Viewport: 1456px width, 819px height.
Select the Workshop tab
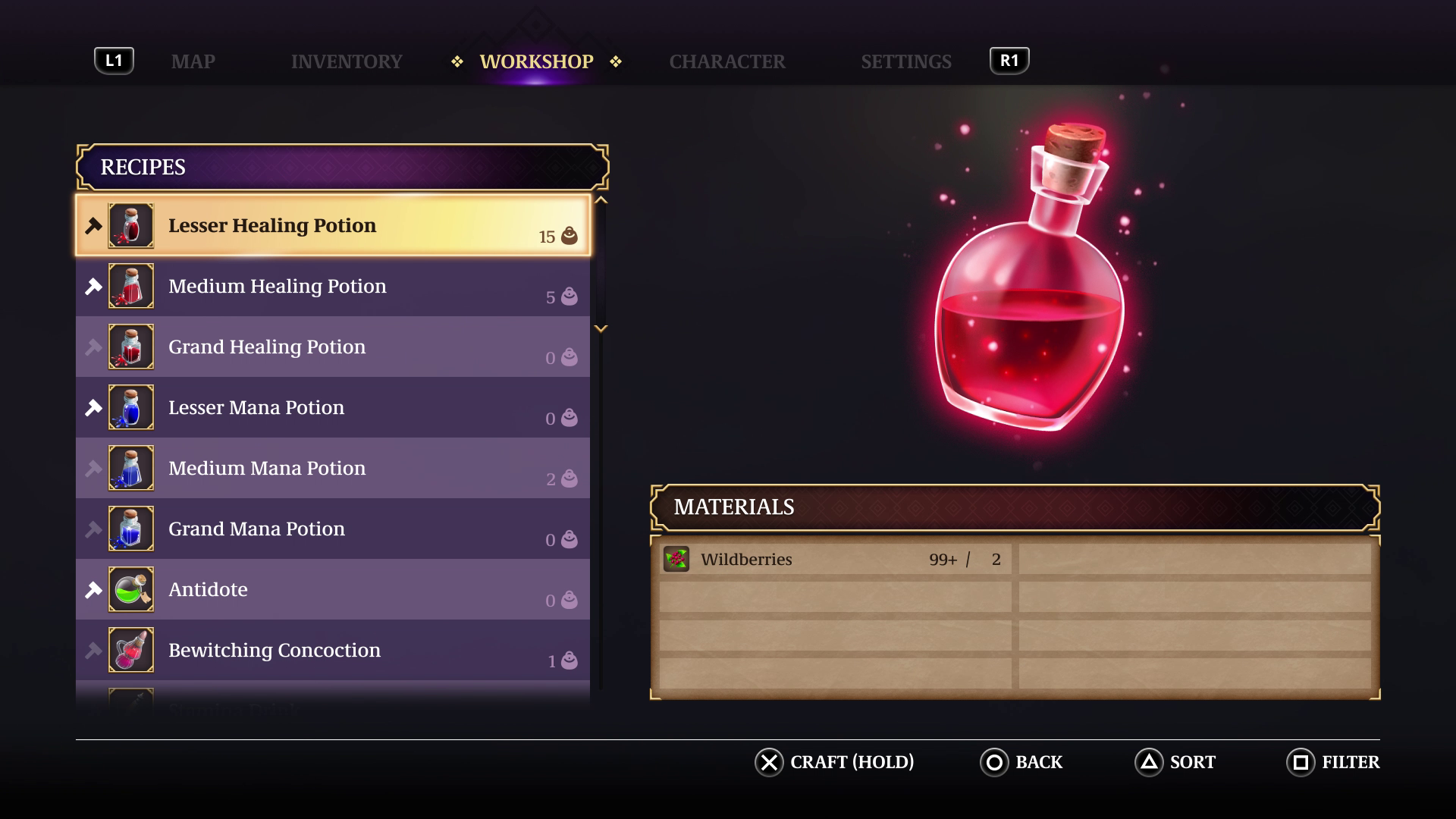(536, 61)
